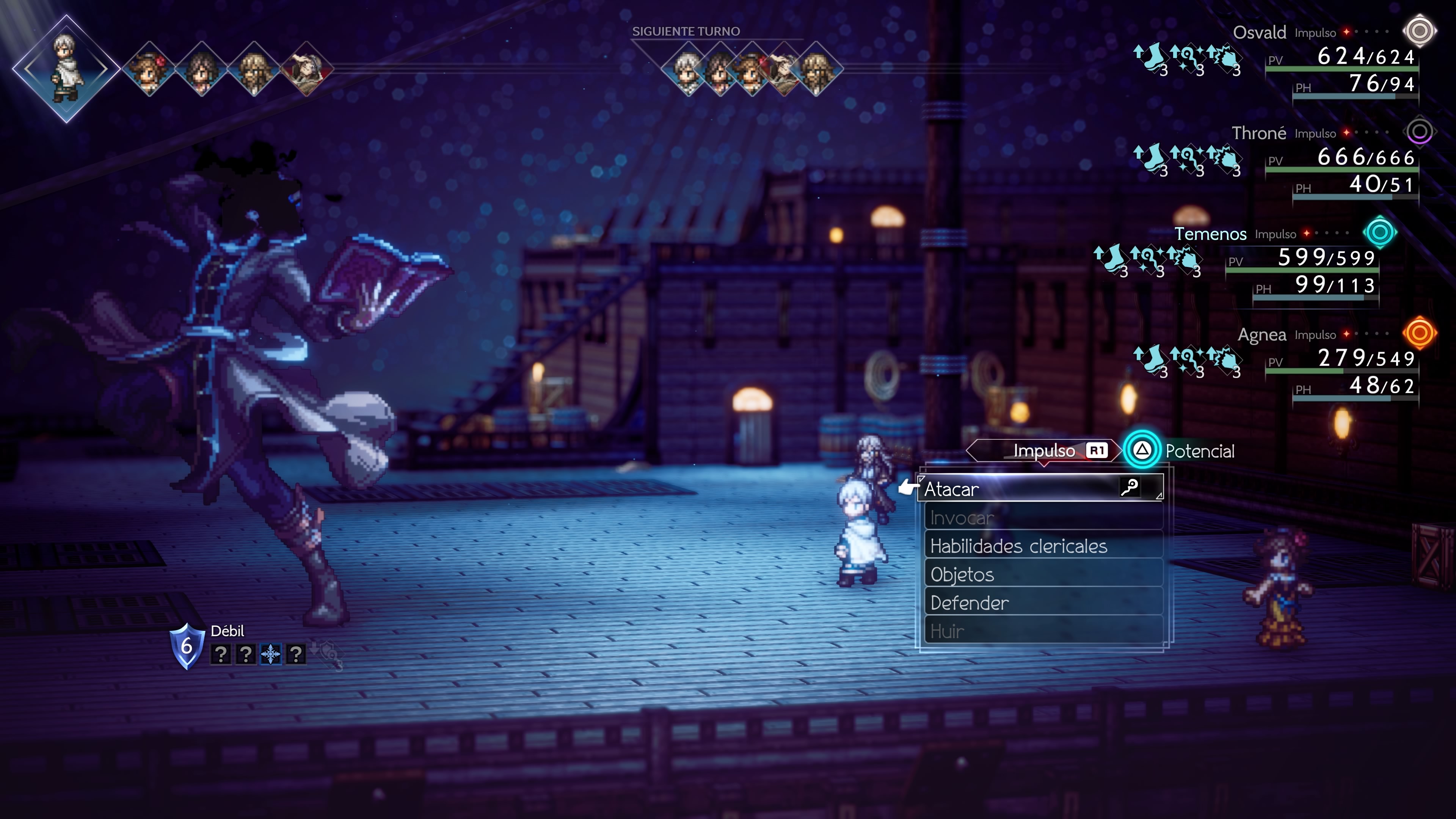Click the staff weapon icon on Atacar
Image resolution: width=1456 pixels, height=819 pixels.
[1129, 487]
